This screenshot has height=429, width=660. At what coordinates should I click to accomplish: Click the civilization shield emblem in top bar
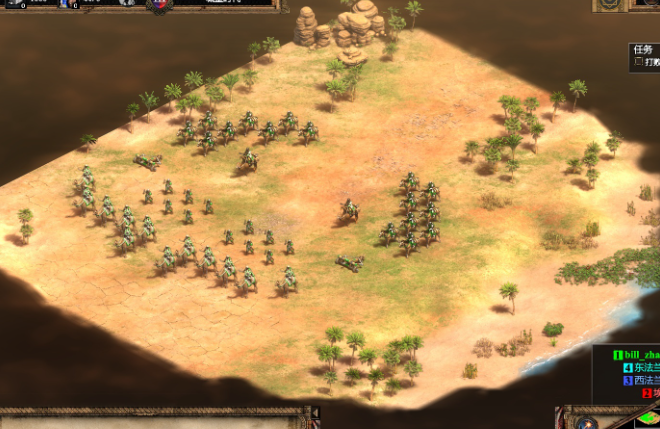(x=161, y=6)
